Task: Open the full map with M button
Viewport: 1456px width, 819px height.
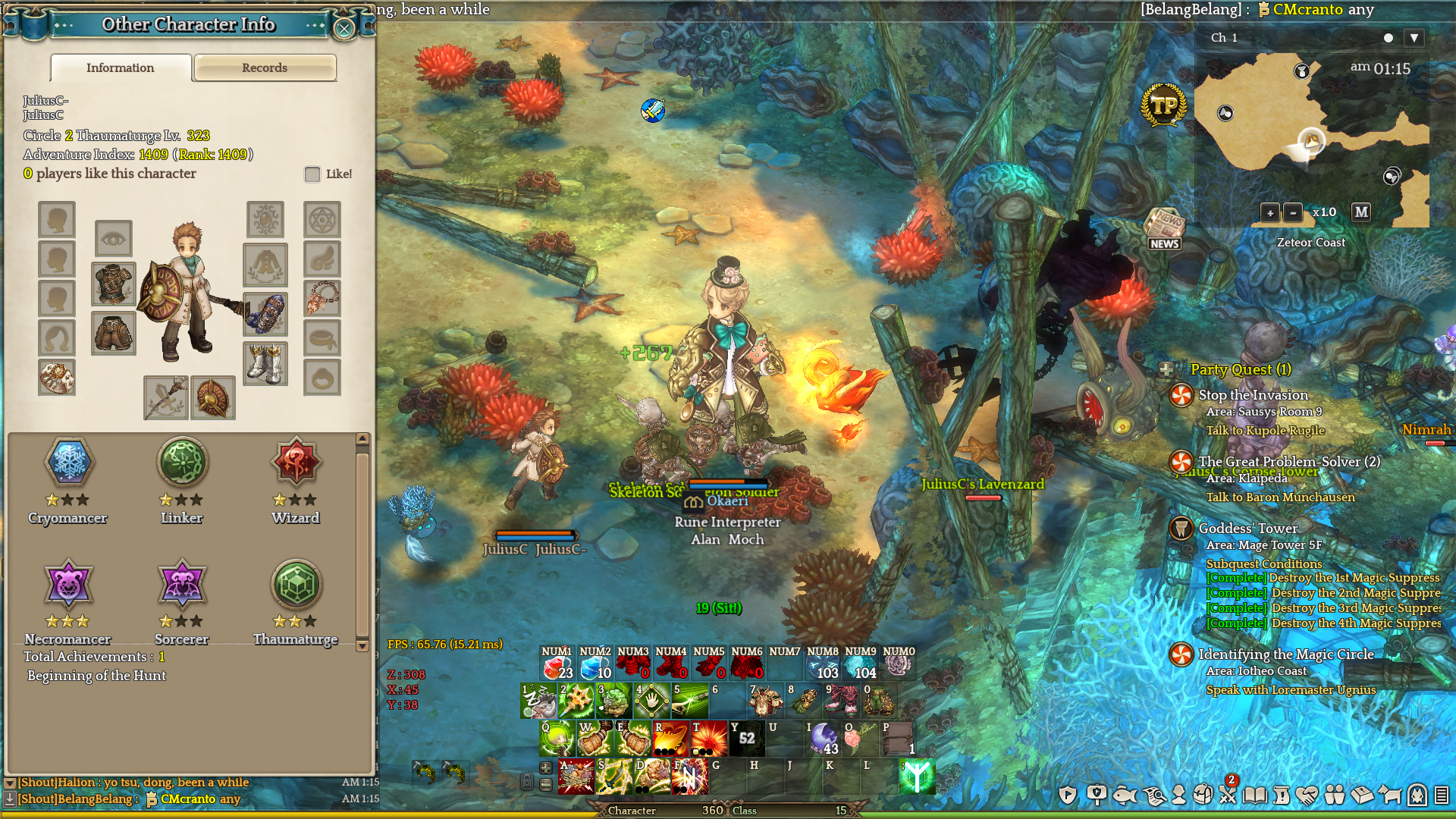Action: coord(1361,212)
